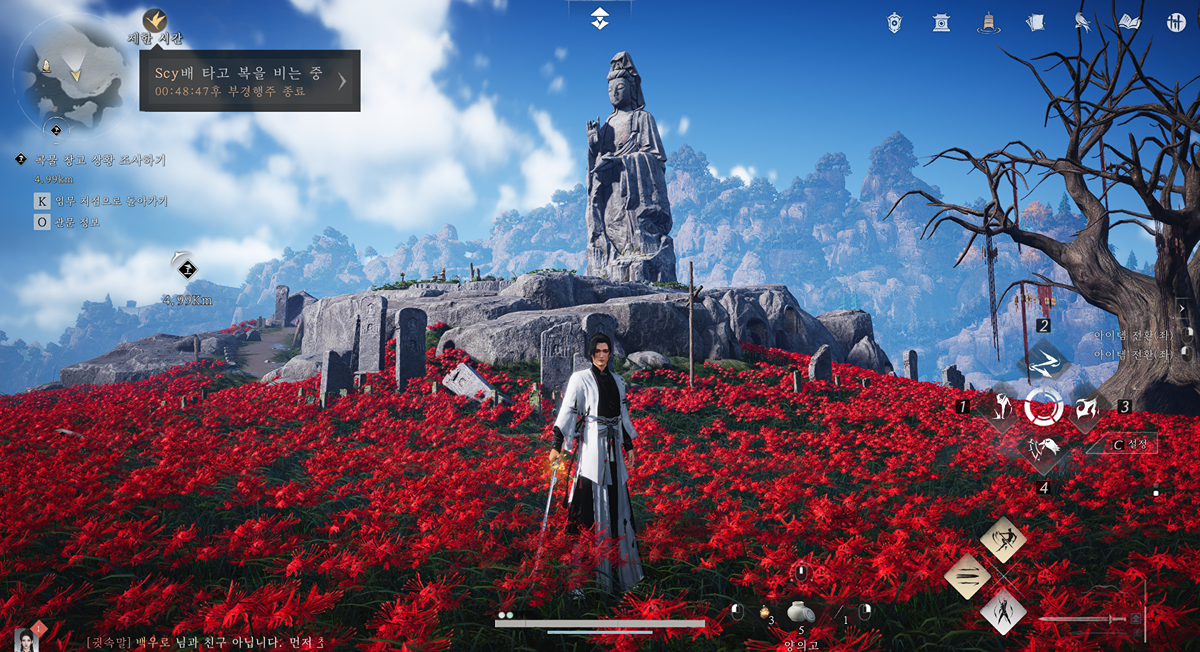Open the round white main menu icon
The image size is (1200, 652).
pyautogui.click(x=1175, y=22)
